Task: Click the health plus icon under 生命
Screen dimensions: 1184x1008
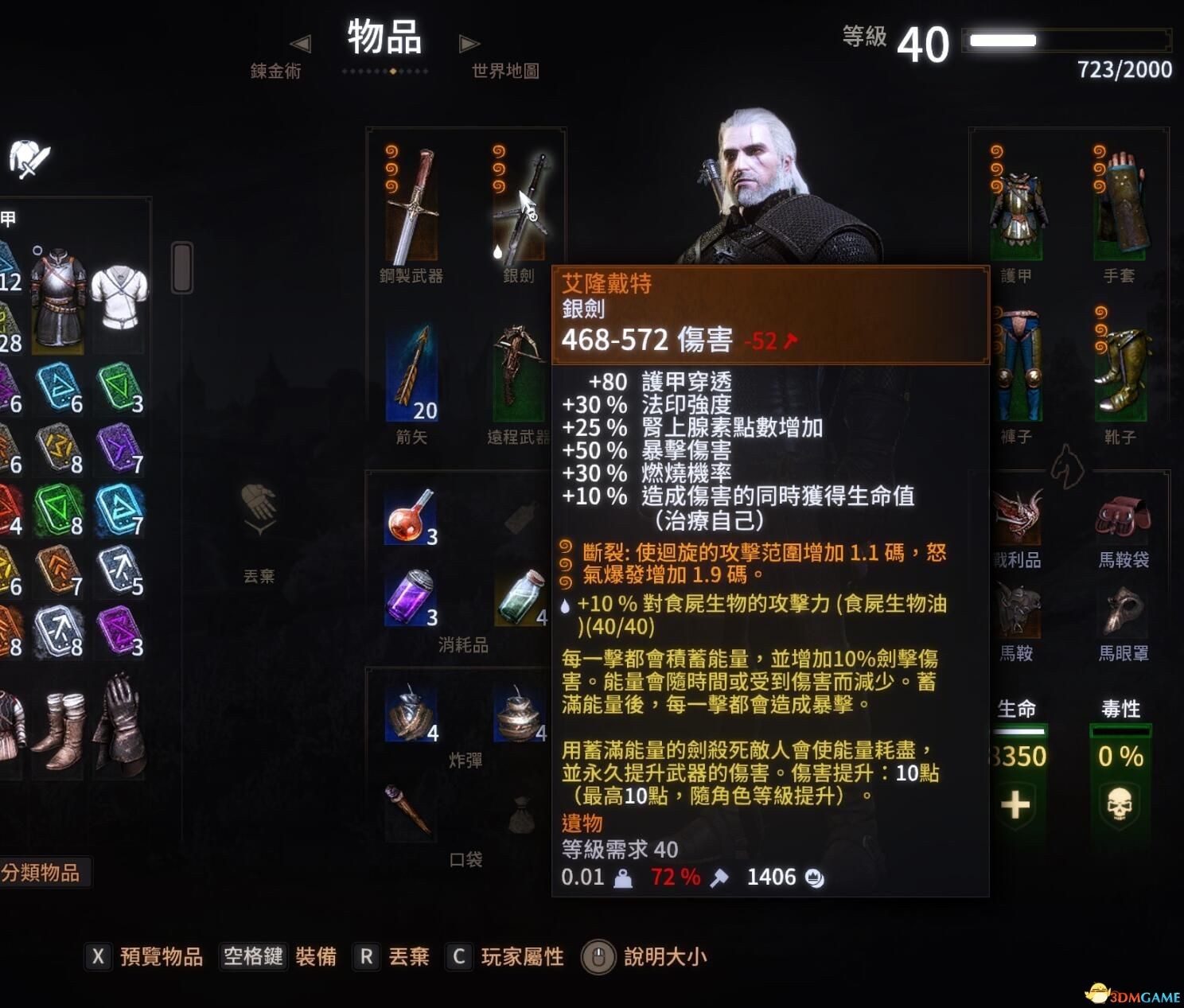Action: [1016, 805]
